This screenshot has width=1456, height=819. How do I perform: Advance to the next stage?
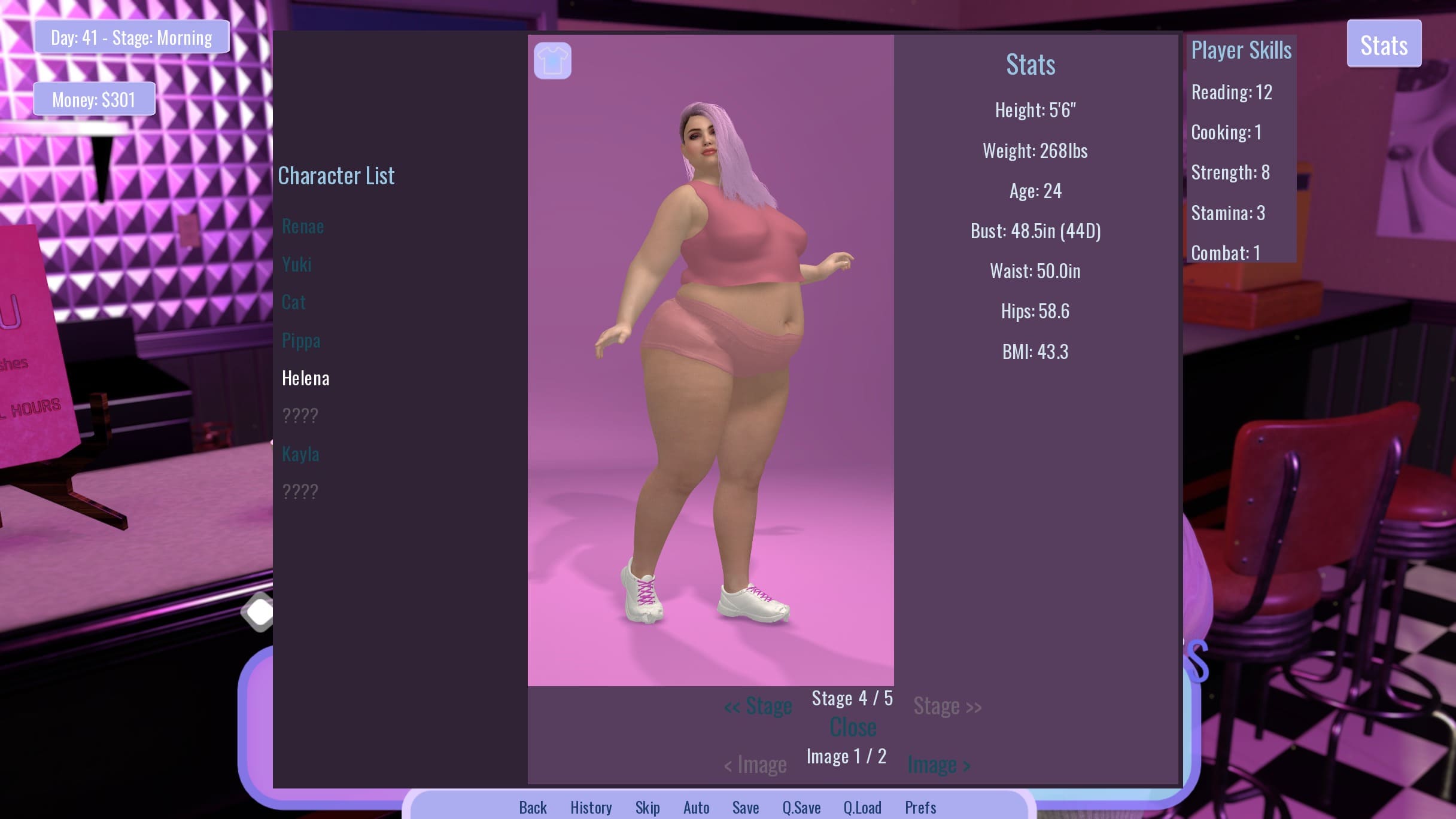pyautogui.click(x=947, y=707)
